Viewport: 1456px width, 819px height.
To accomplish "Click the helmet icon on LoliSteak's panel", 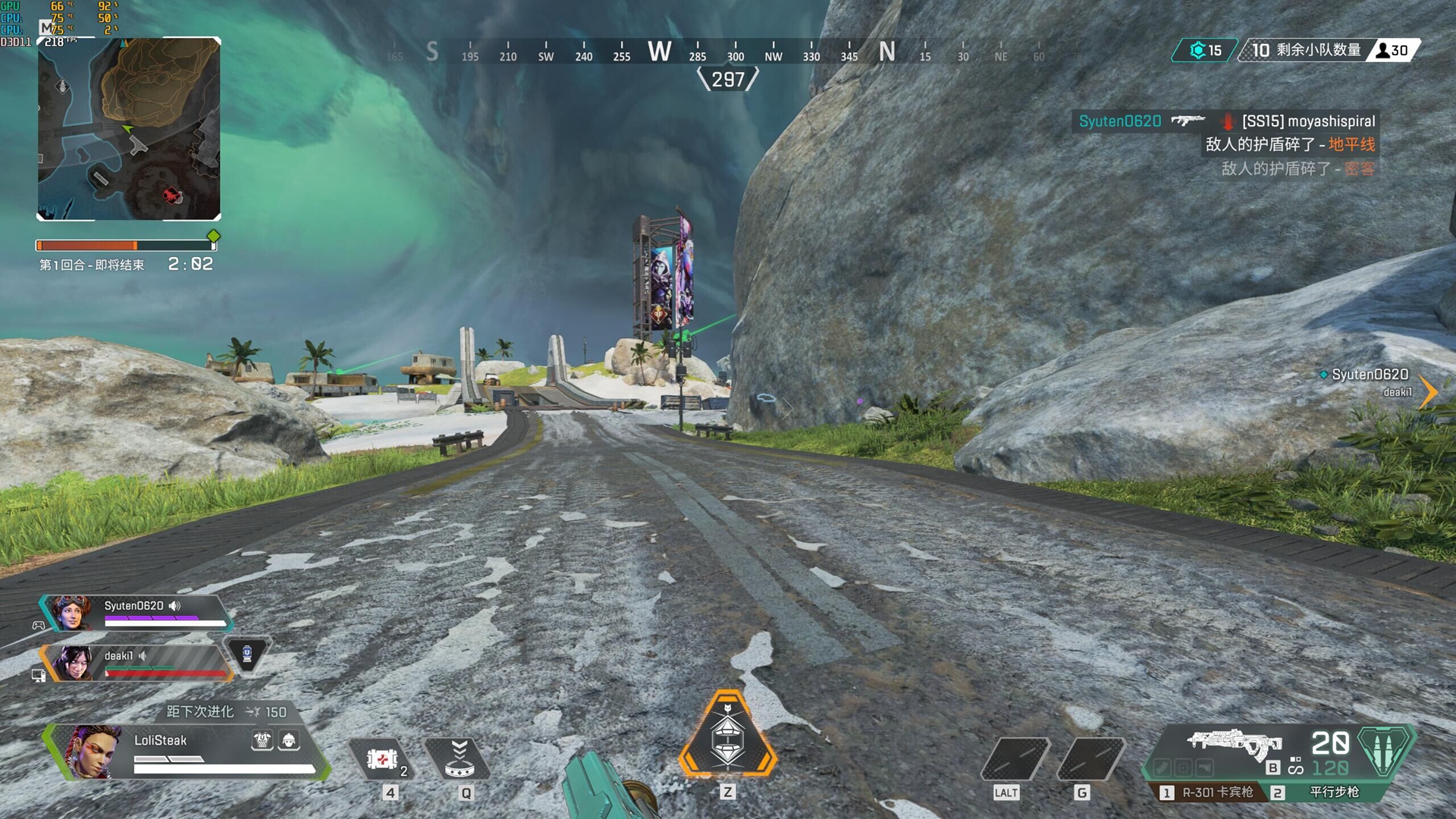I will coord(289,740).
